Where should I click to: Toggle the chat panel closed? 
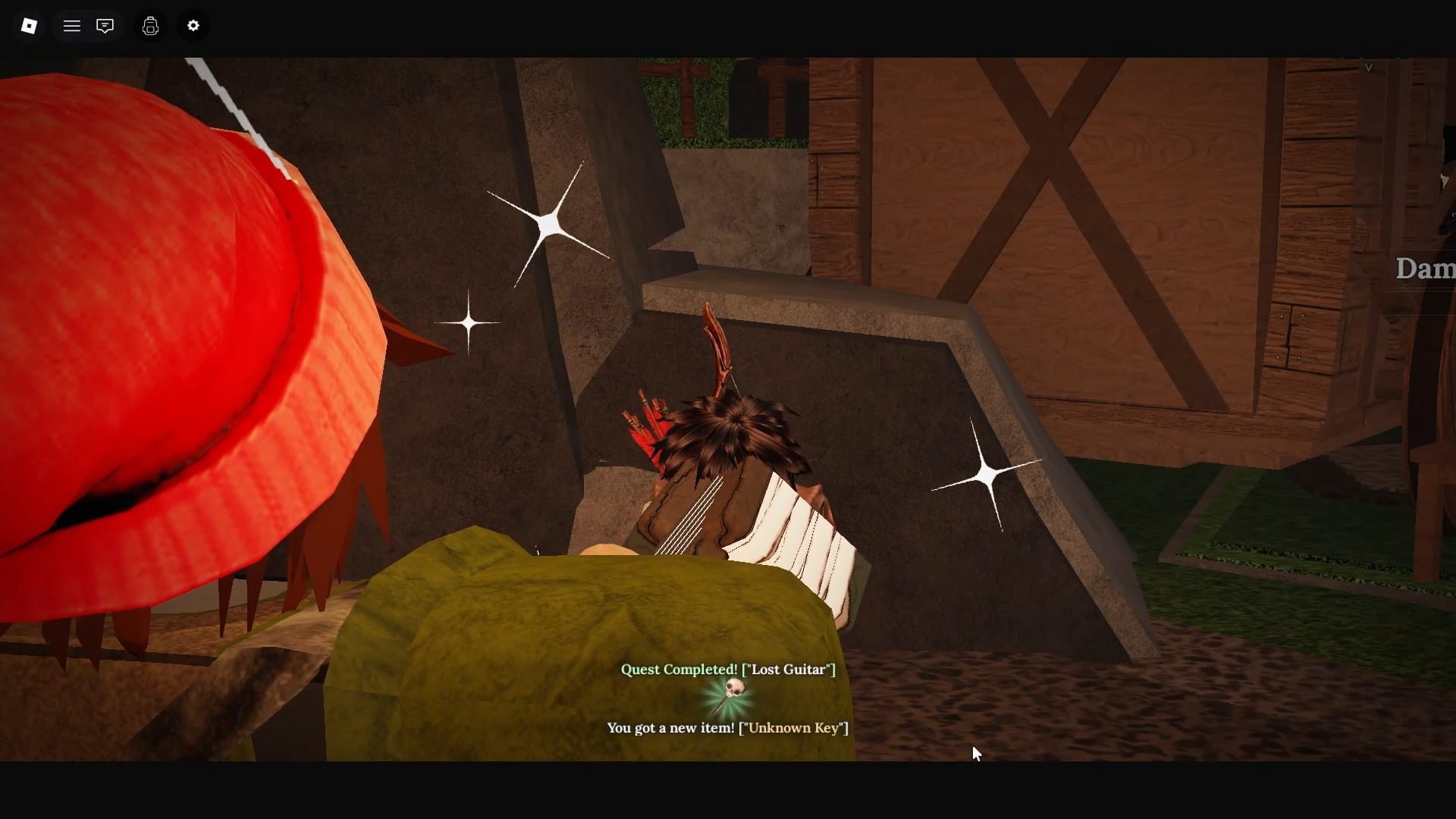(105, 25)
